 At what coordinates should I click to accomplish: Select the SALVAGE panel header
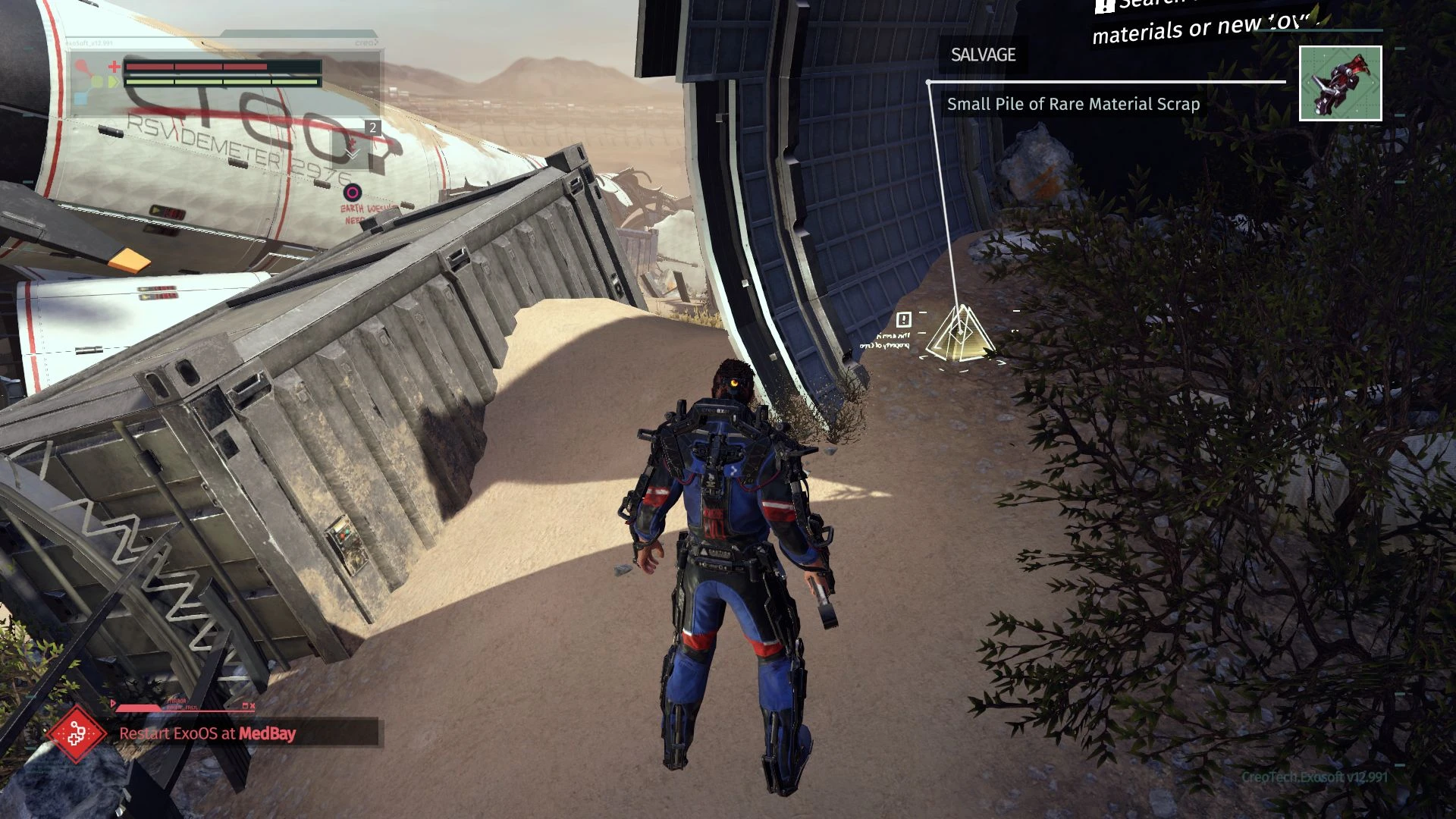(x=982, y=55)
